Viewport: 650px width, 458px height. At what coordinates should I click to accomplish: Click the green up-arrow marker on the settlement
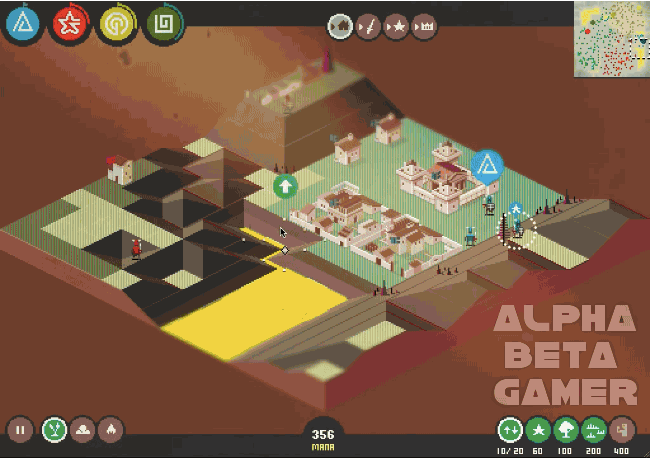(285, 185)
